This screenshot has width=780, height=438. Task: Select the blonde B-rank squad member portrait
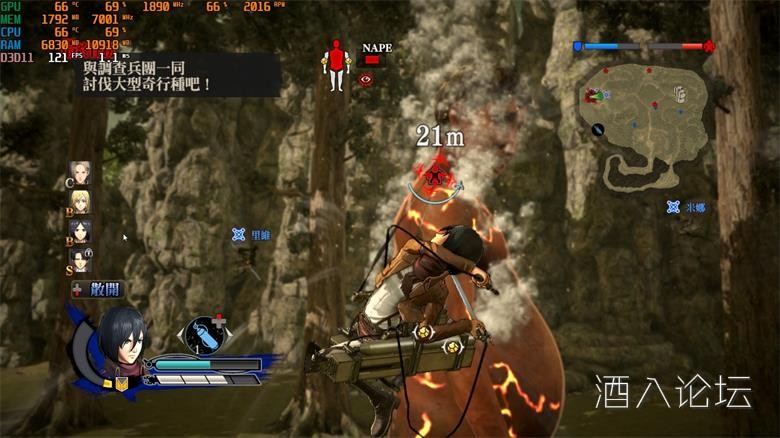click(80, 202)
